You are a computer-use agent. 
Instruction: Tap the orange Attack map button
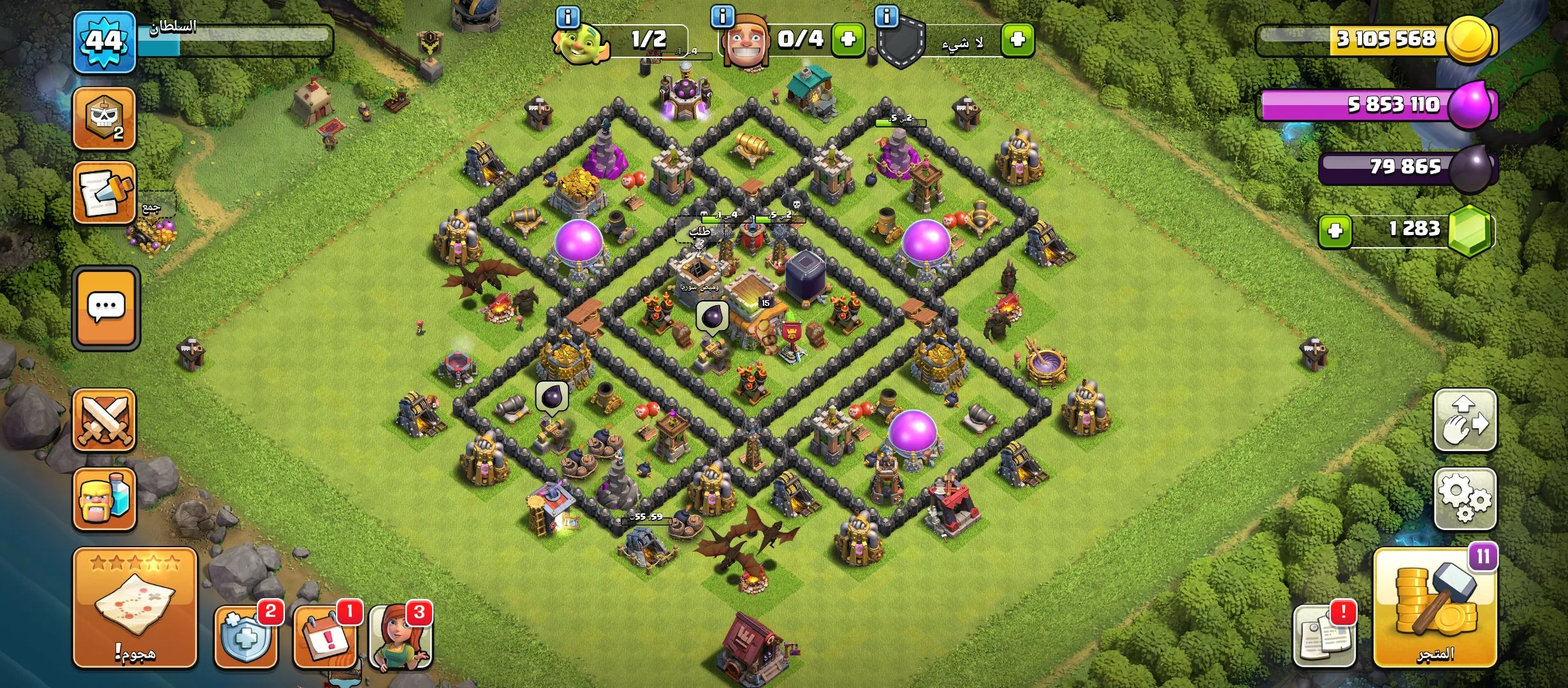pos(135,607)
